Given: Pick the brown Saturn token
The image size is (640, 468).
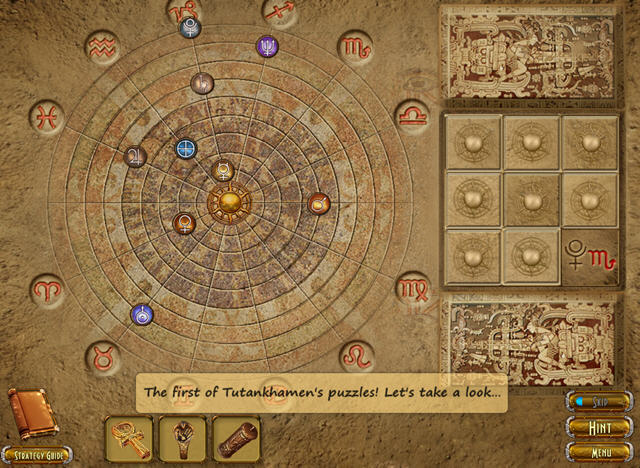Looking at the screenshot, I should (x=201, y=84).
